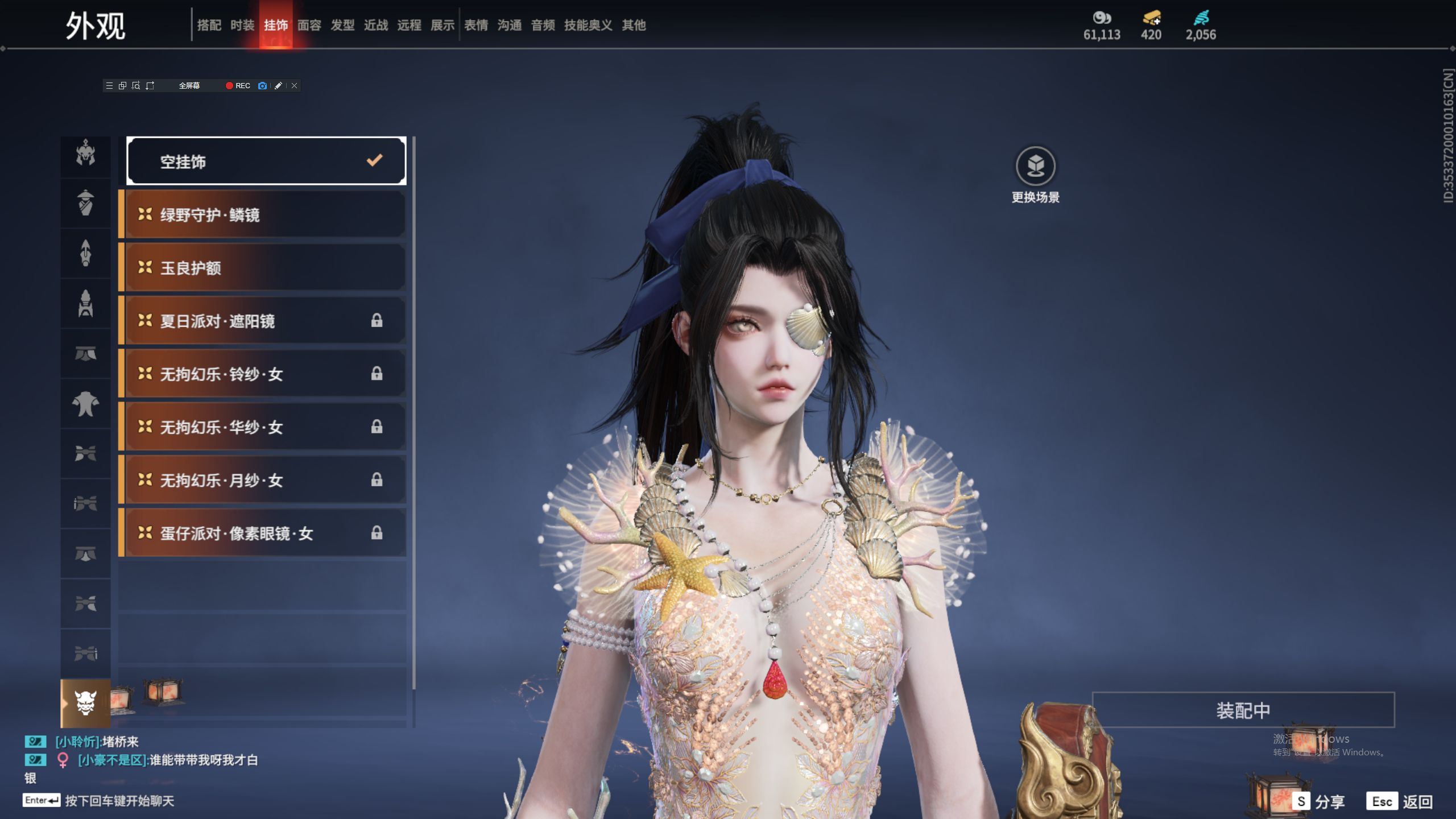
Task: Close the recording toolbar overlay
Action: [294, 86]
